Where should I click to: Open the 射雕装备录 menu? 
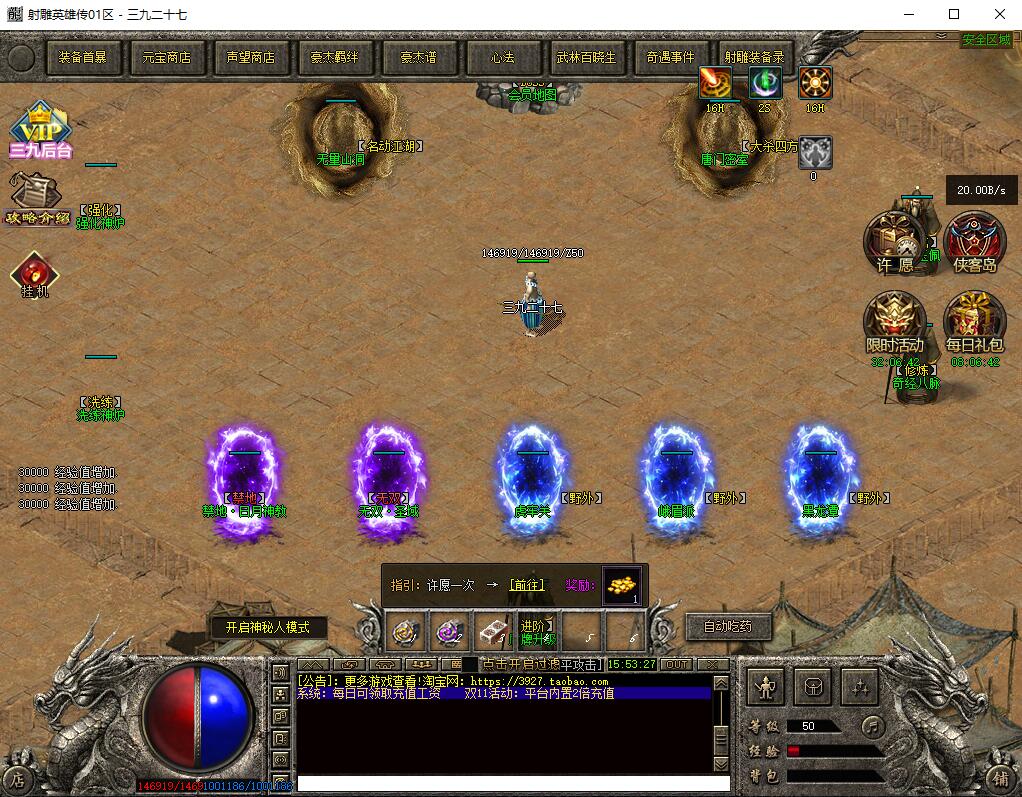pyautogui.click(x=755, y=58)
